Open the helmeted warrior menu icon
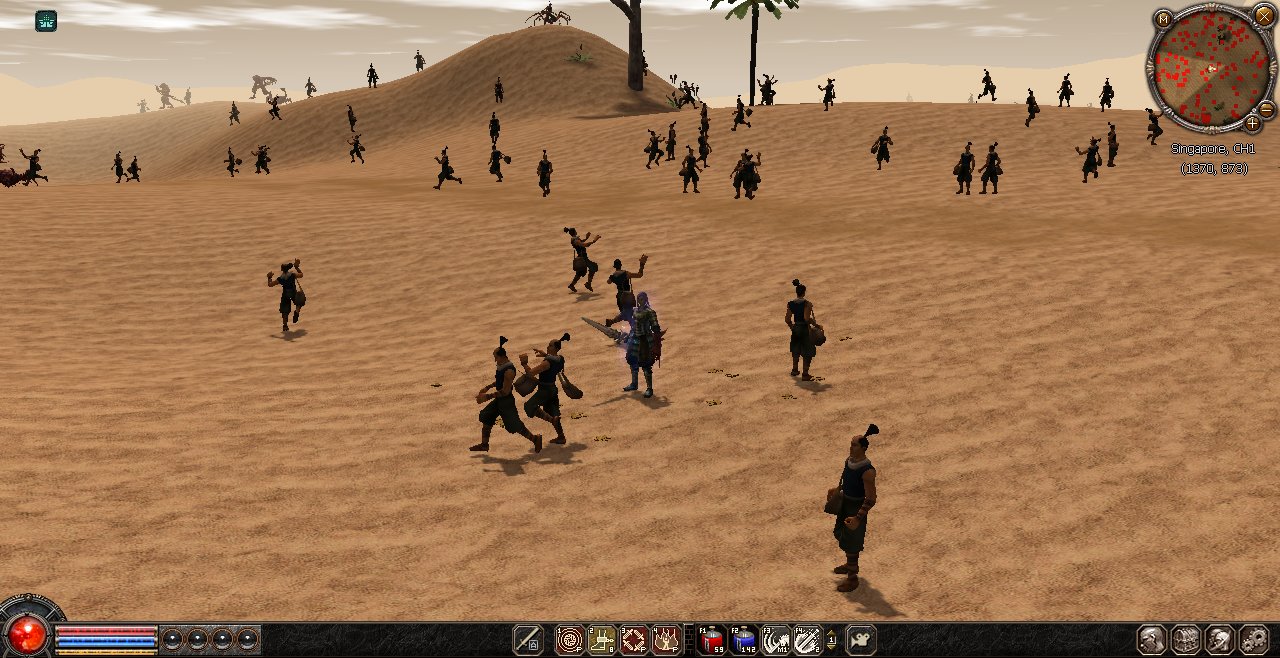 [1220, 640]
